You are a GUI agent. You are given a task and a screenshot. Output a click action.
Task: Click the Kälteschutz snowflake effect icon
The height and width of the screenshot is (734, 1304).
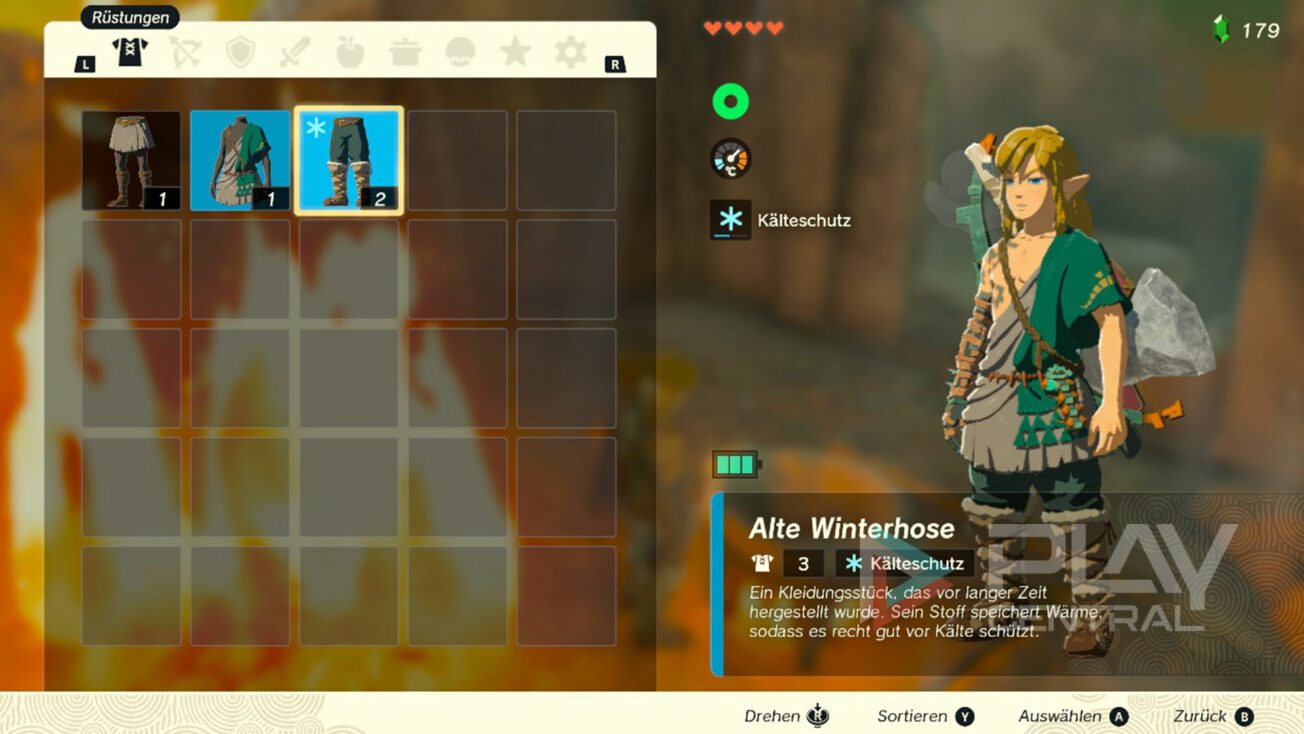(731, 220)
